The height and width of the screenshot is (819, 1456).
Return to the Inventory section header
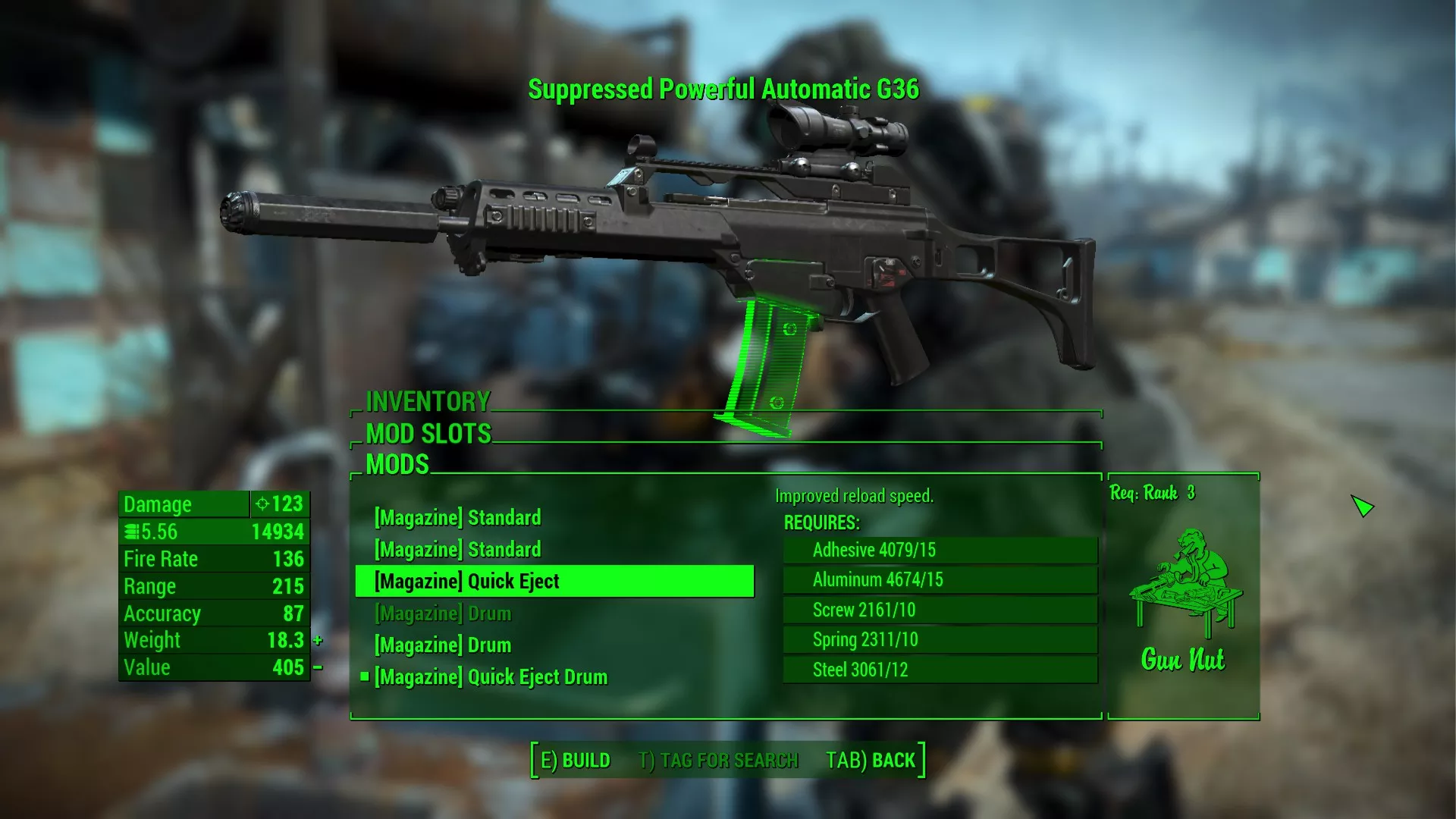tap(428, 401)
